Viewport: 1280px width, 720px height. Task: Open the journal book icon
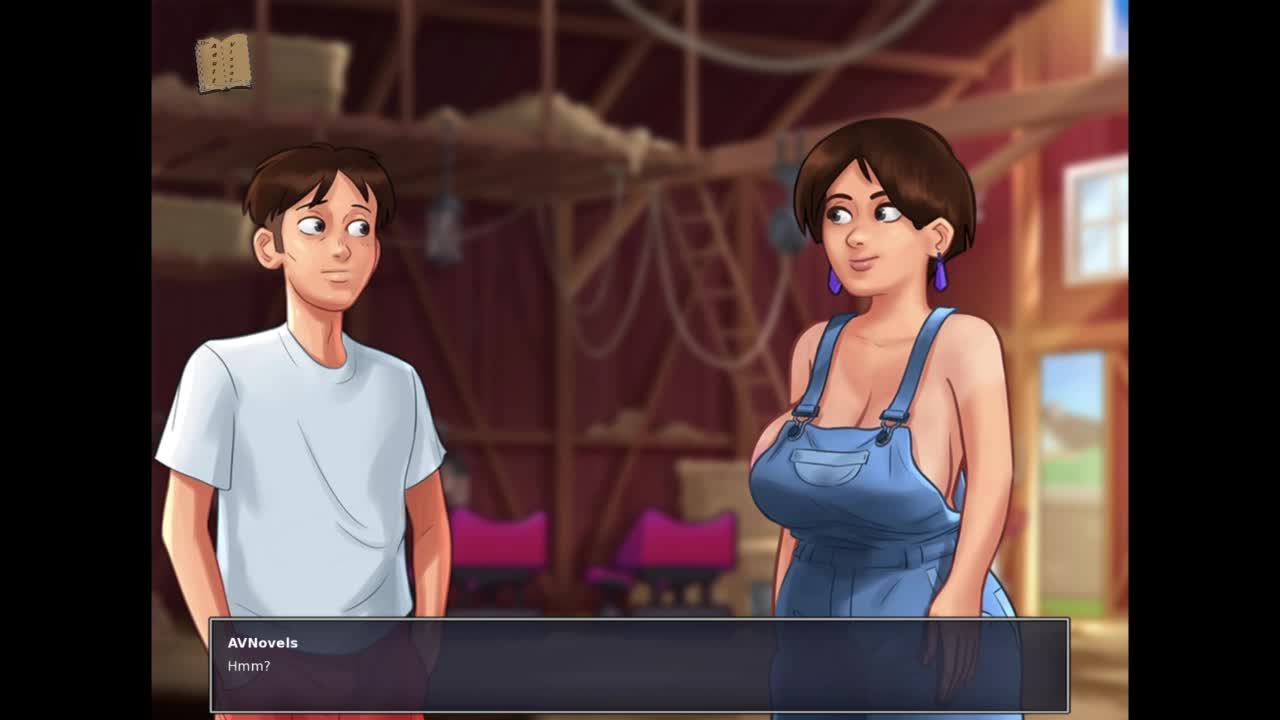[223, 63]
